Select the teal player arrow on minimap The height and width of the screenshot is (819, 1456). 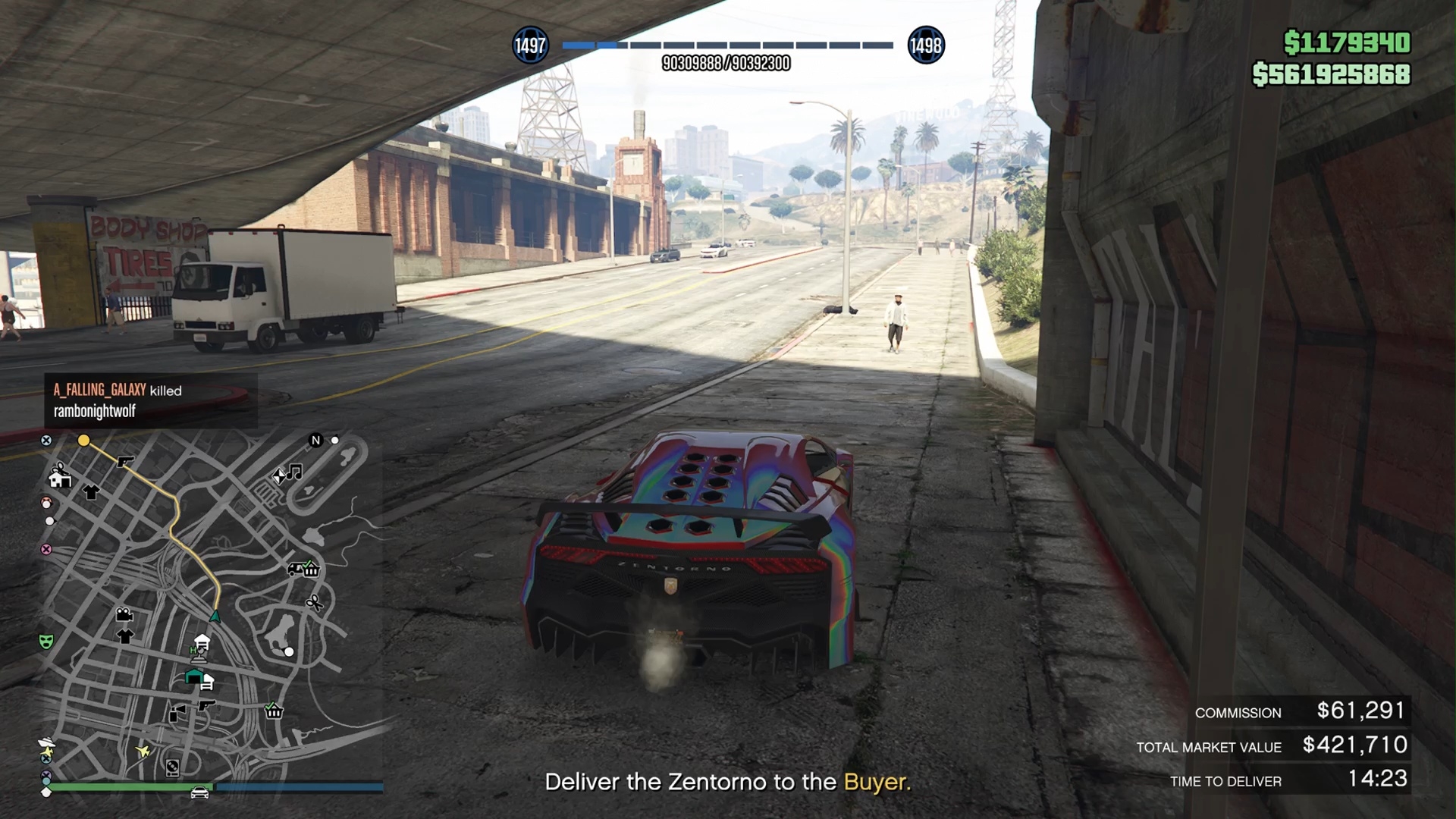[215, 617]
